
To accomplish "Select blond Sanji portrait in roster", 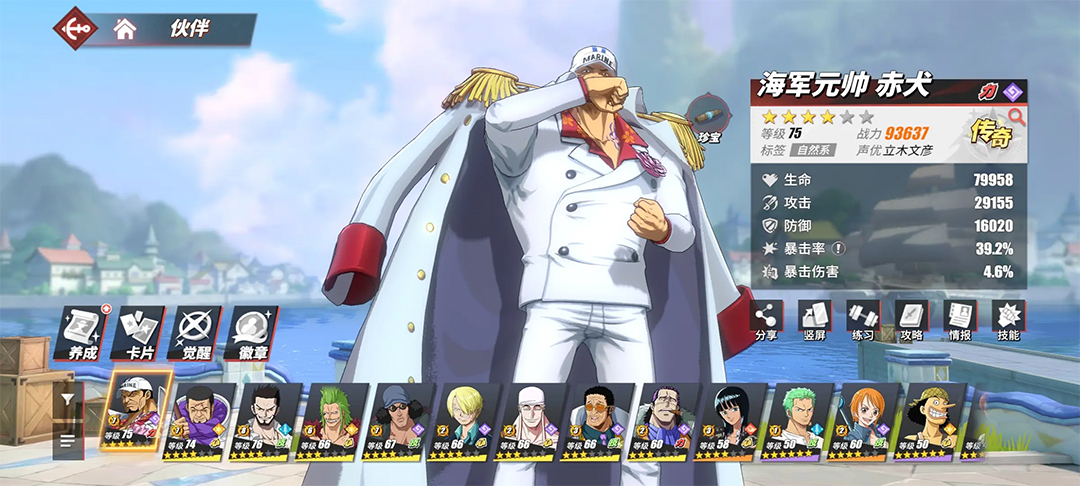I will click(x=465, y=420).
